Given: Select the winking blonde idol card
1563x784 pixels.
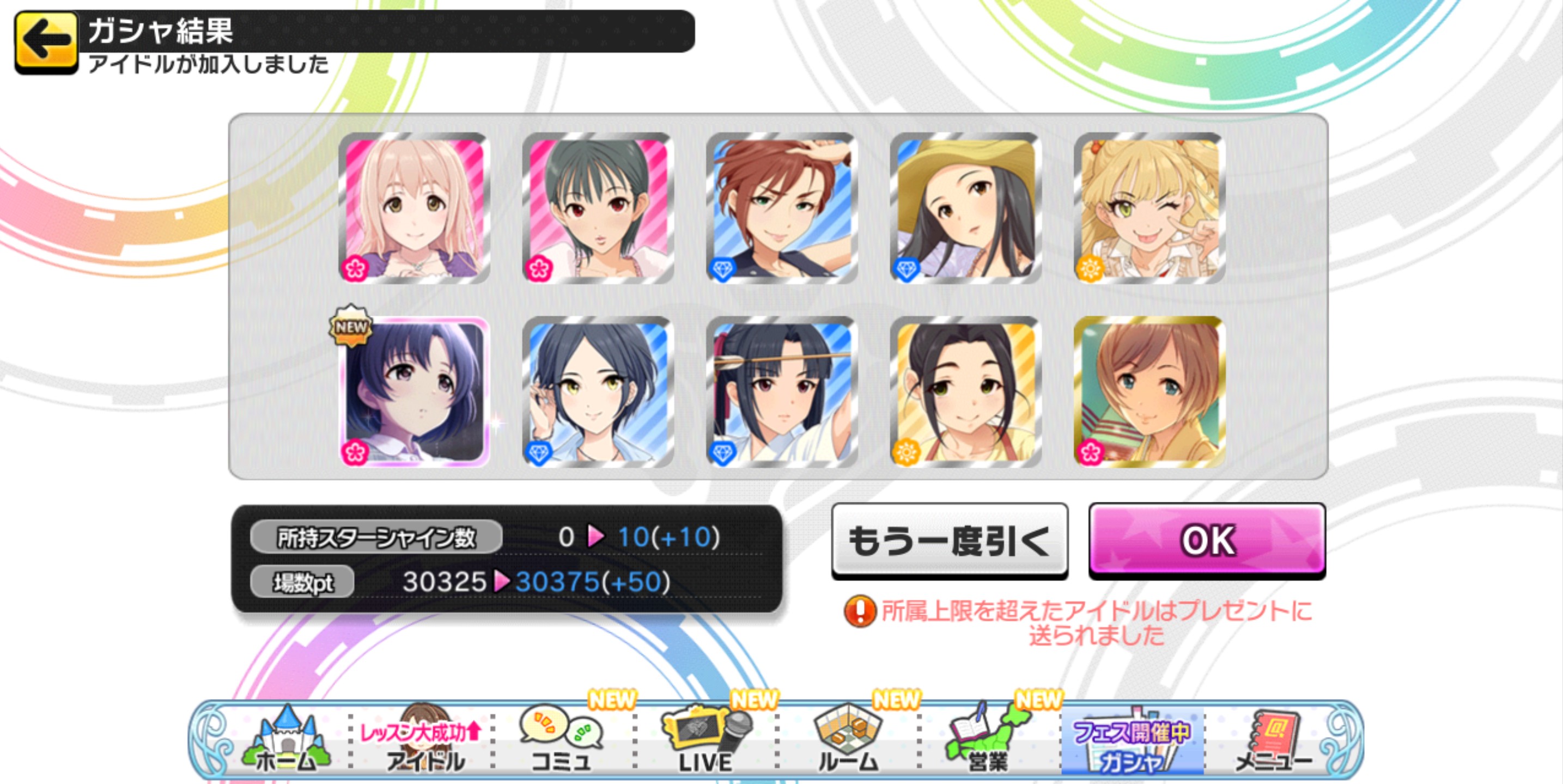Looking at the screenshot, I should (1149, 208).
